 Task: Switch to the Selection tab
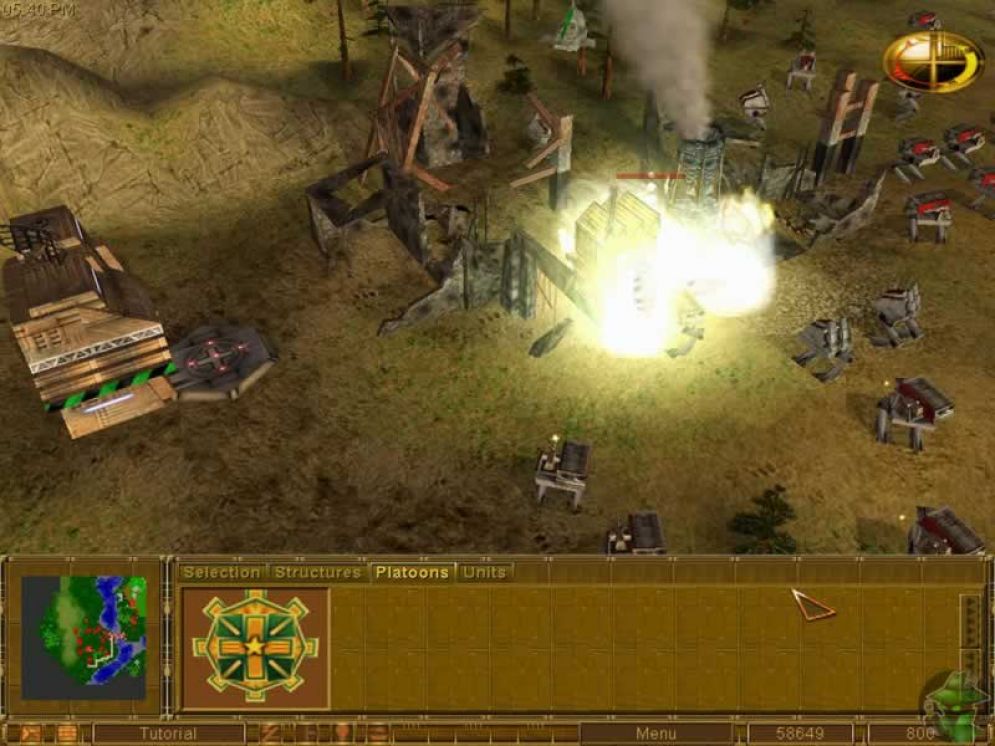tap(221, 572)
